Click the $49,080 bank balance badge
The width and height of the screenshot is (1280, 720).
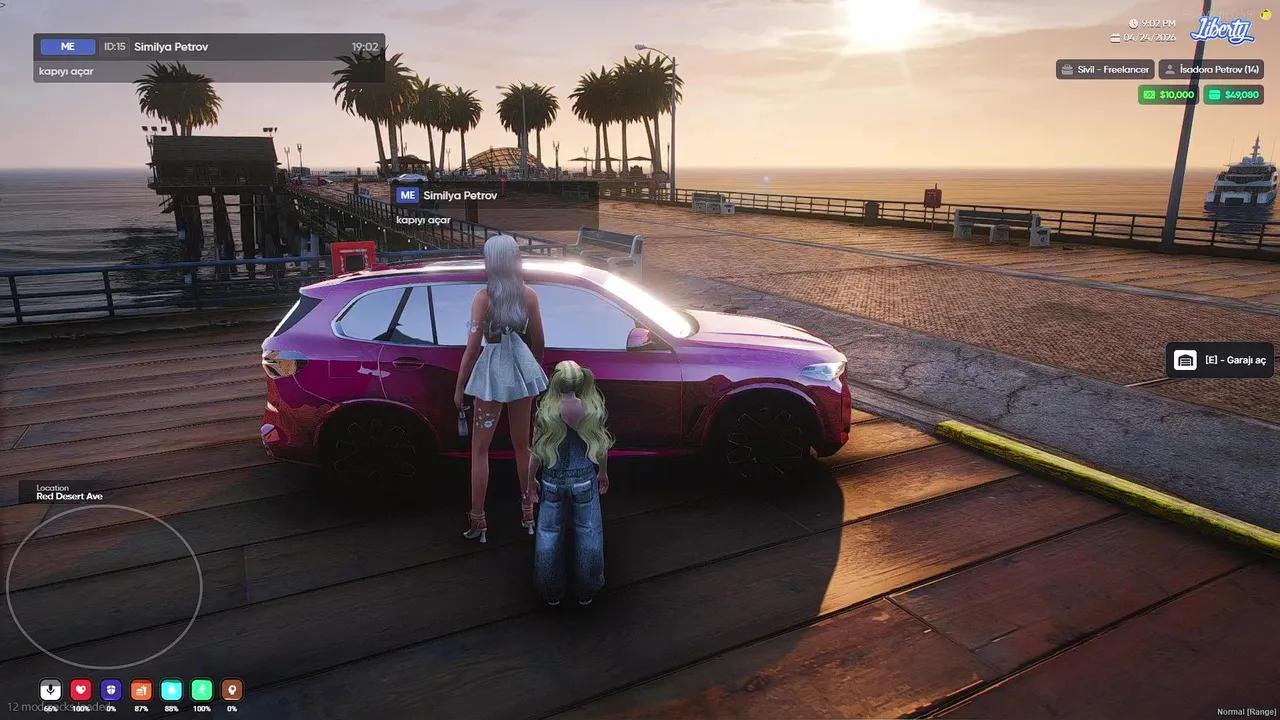click(1233, 95)
